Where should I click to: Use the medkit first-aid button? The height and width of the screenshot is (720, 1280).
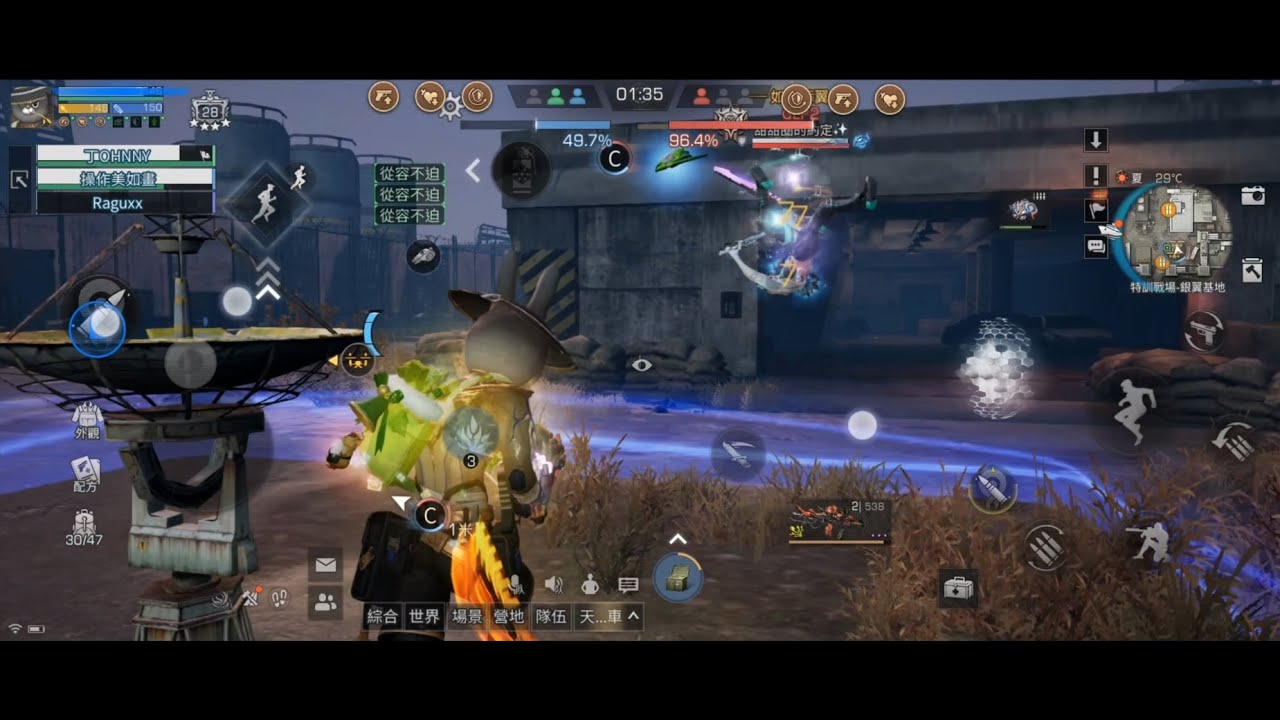[x=958, y=589]
